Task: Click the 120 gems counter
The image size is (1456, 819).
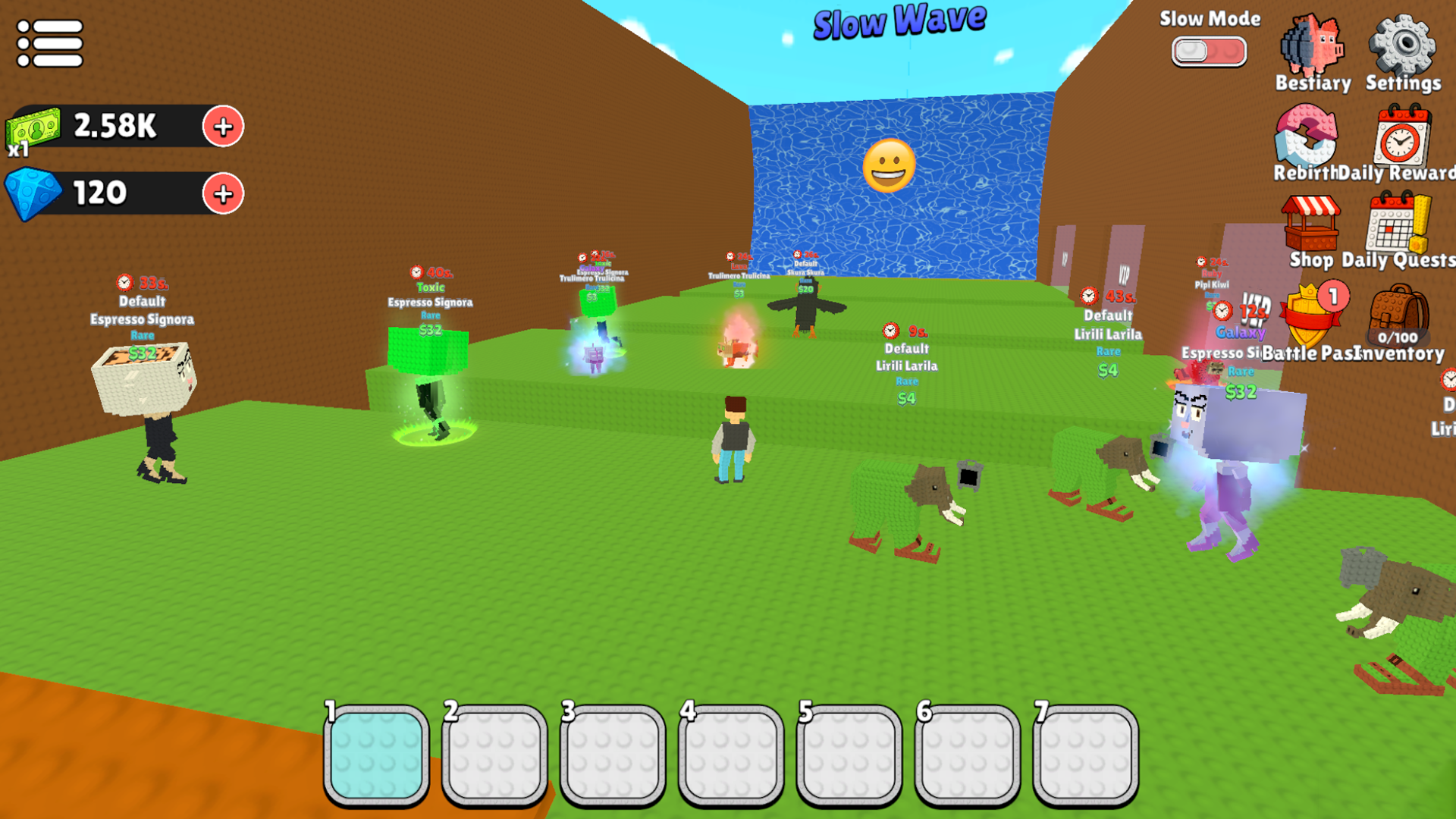Action: pyautogui.click(x=99, y=192)
